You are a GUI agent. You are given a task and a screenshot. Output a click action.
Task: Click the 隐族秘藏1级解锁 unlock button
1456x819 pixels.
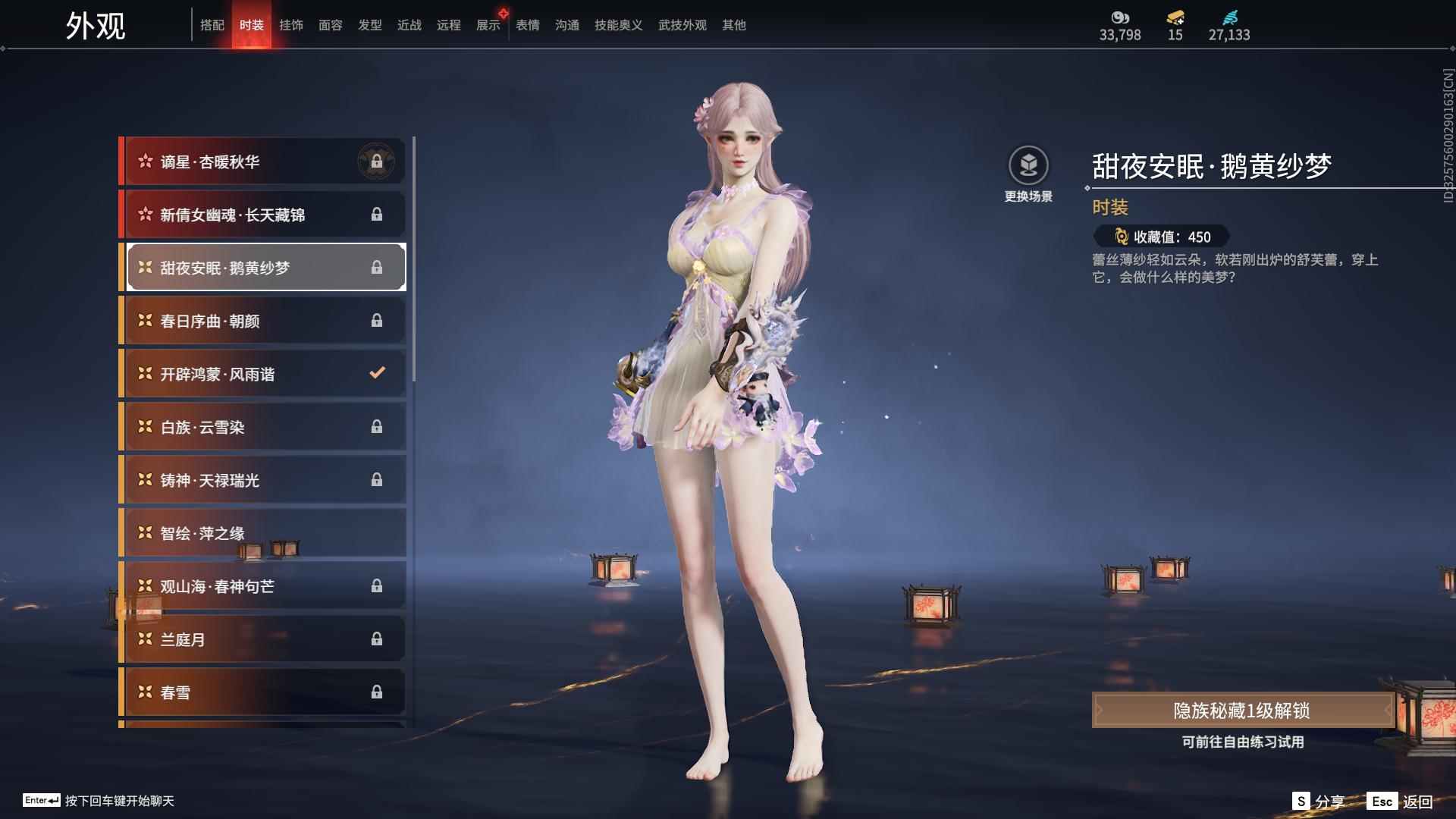(x=1241, y=711)
